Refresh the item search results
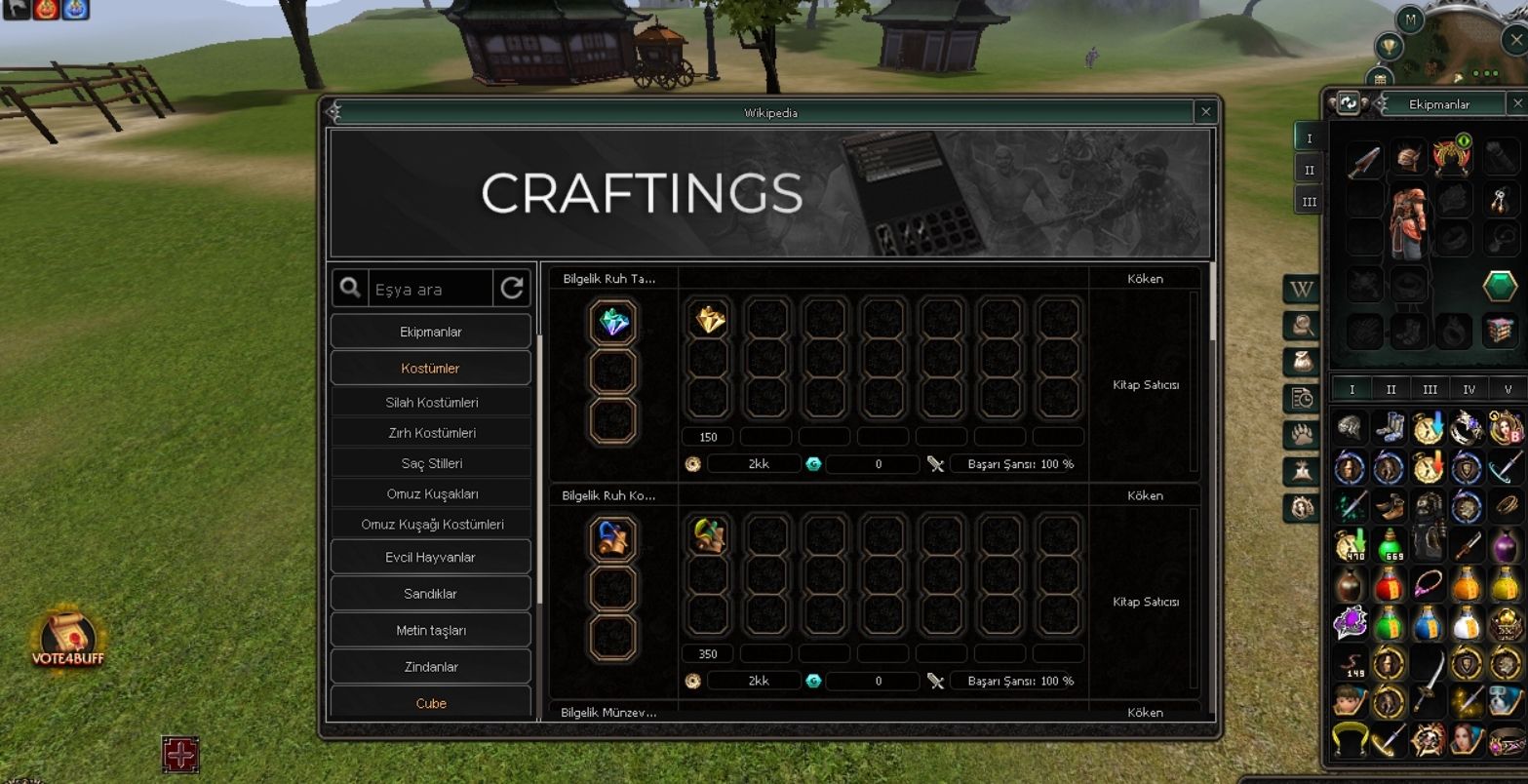 click(x=512, y=289)
